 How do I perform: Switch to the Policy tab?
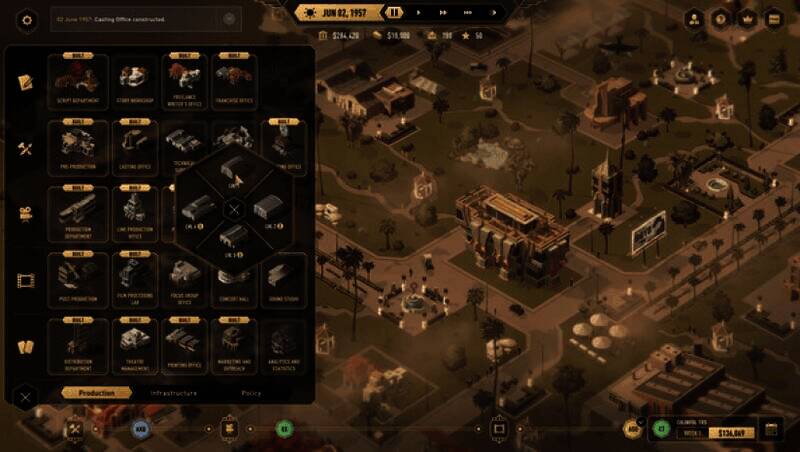tap(251, 393)
